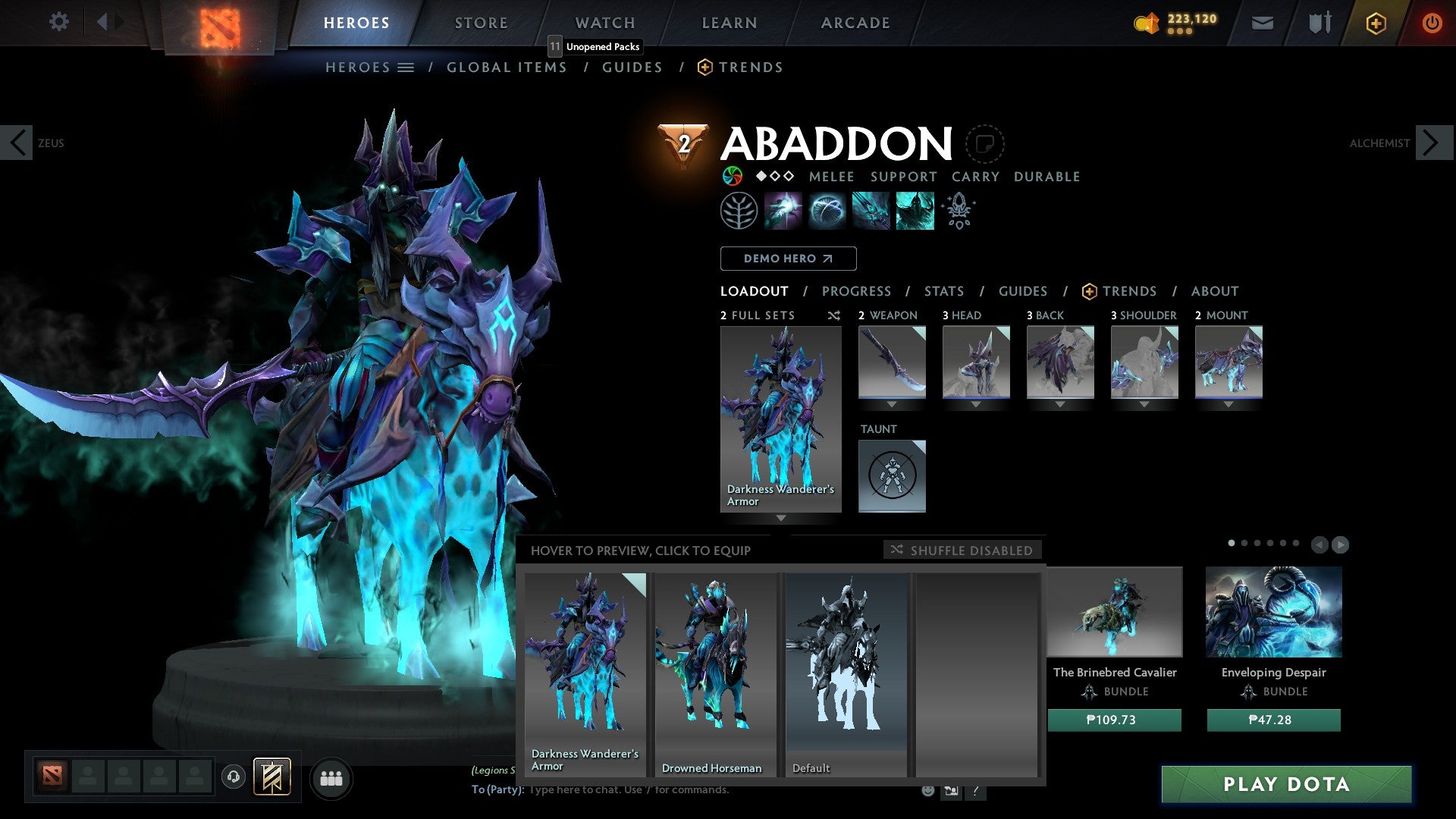Select the Mist Coil ability icon
This screenshot has height=819, width=1456.
[784, 210]
